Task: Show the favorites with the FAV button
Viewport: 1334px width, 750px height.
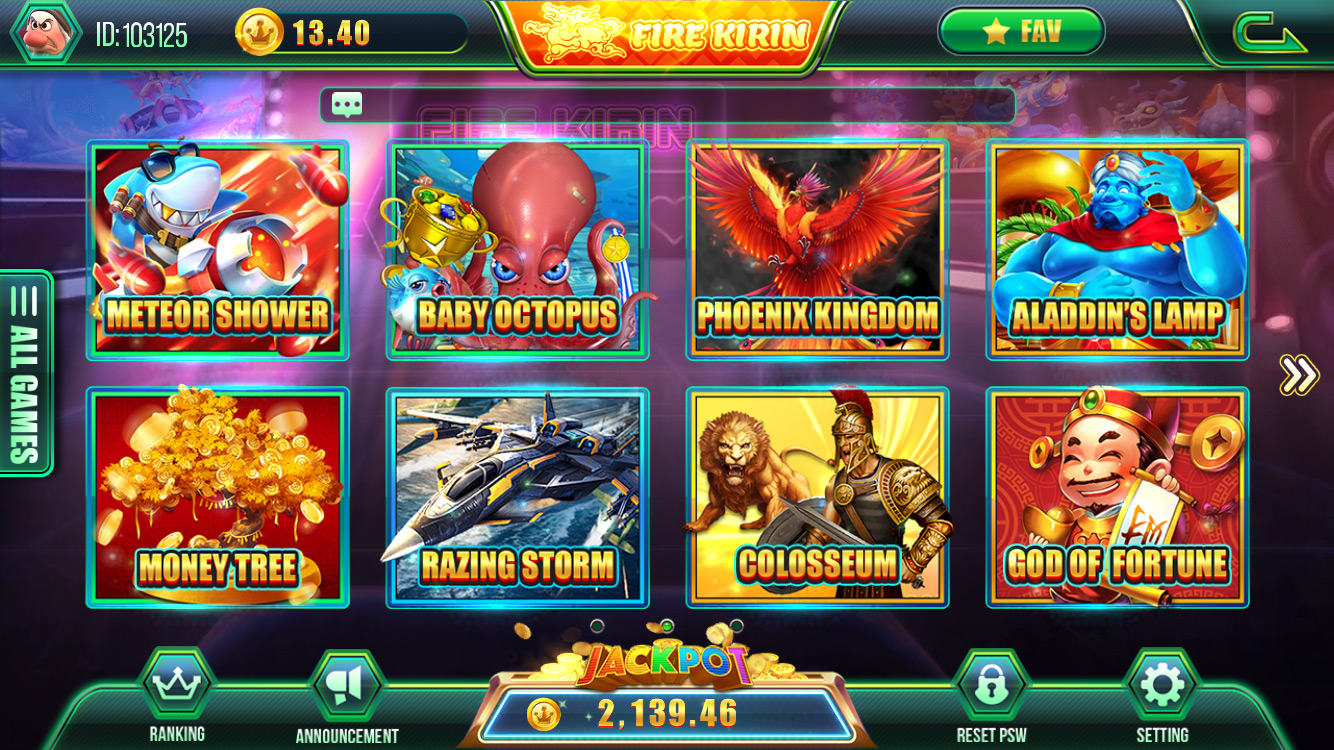Action: point(1020,32)
